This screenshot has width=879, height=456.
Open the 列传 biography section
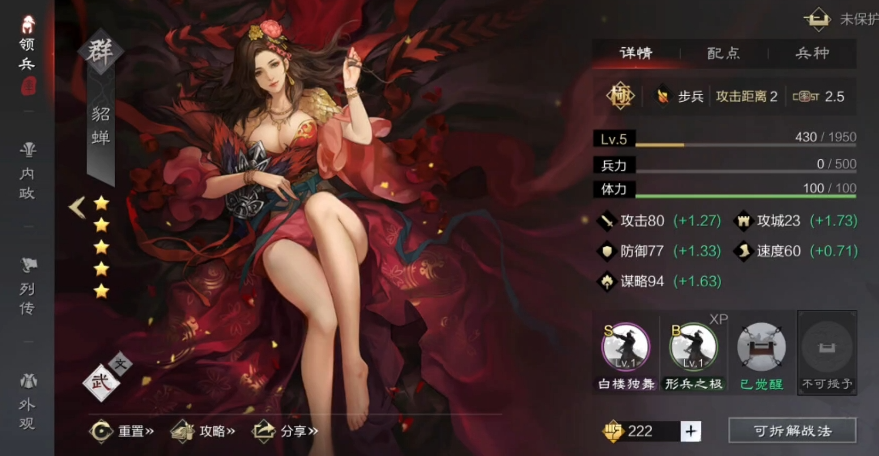point(27,285)
